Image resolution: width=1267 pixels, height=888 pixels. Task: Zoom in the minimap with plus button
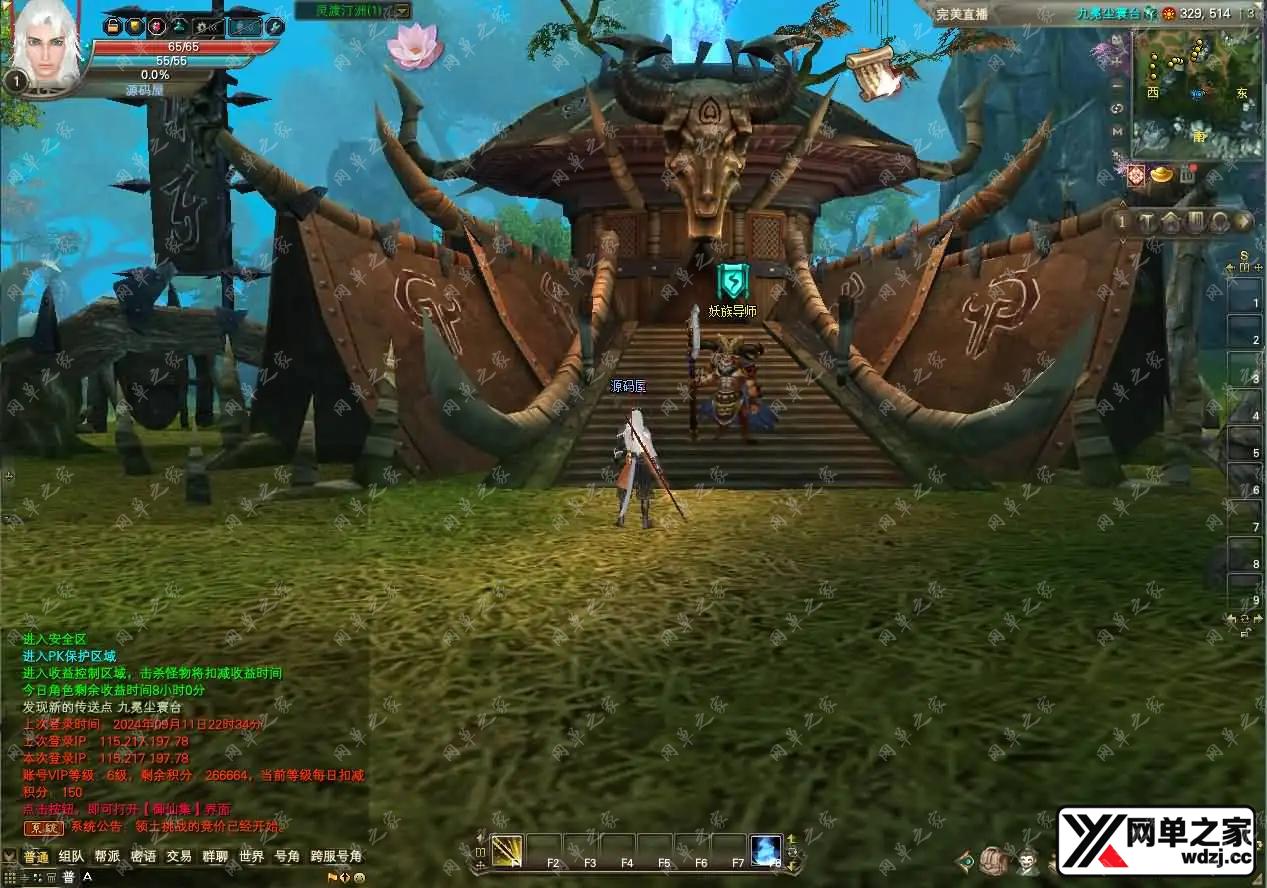(x=1118, y=62)
